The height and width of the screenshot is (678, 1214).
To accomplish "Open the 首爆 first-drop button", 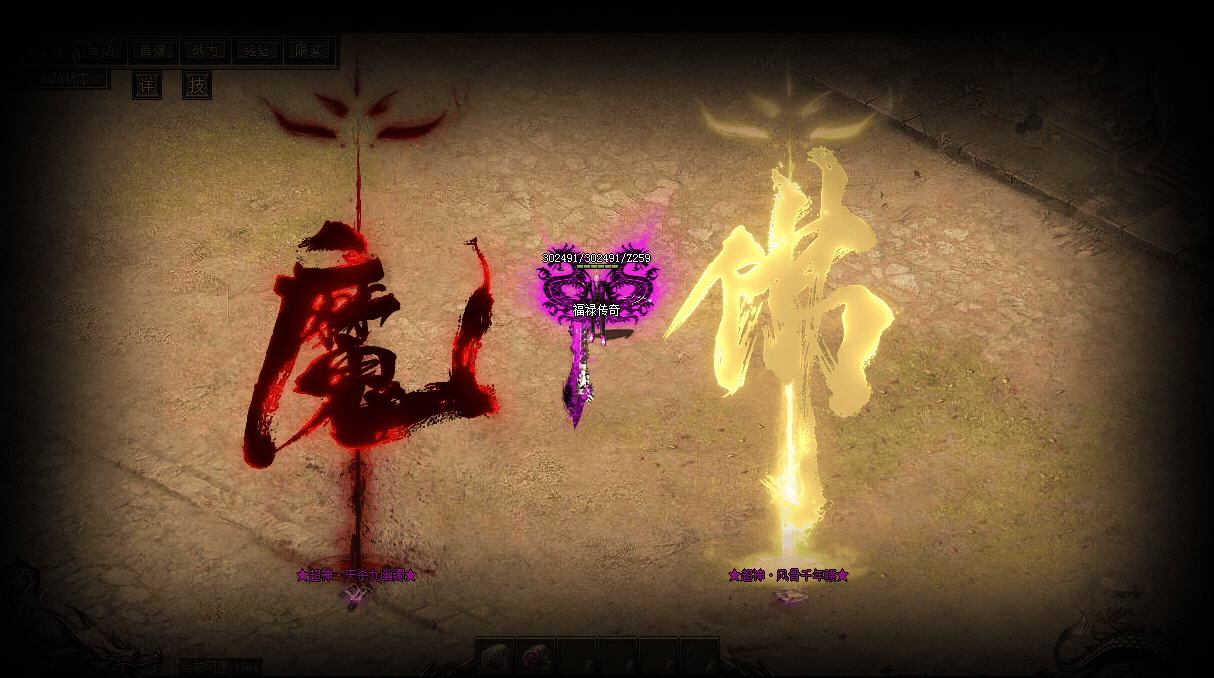I will [154, 51].
